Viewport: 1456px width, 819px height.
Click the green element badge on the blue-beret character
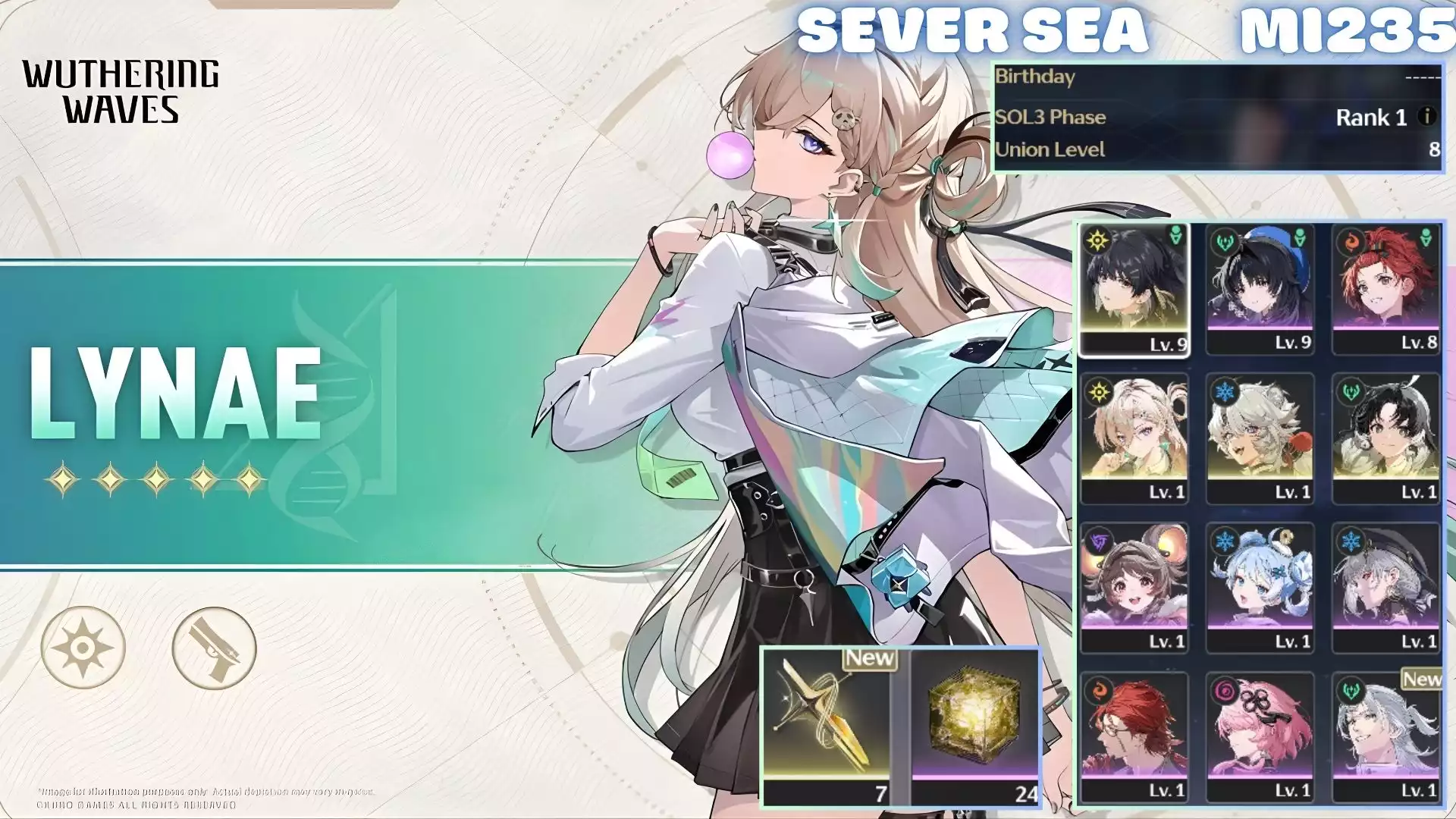coord(1225,241)
